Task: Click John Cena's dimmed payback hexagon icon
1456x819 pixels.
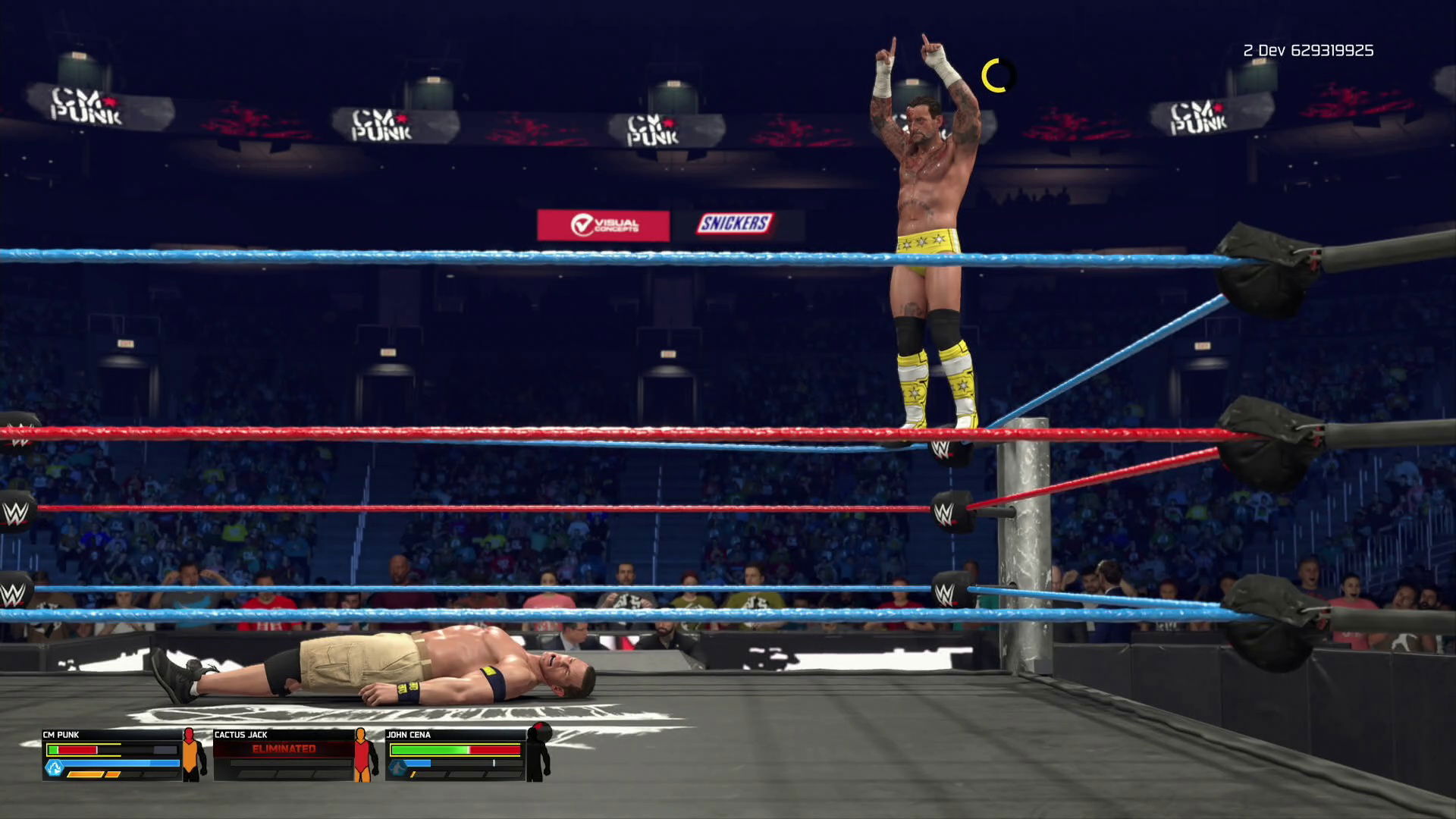Action: pos(397,768)
